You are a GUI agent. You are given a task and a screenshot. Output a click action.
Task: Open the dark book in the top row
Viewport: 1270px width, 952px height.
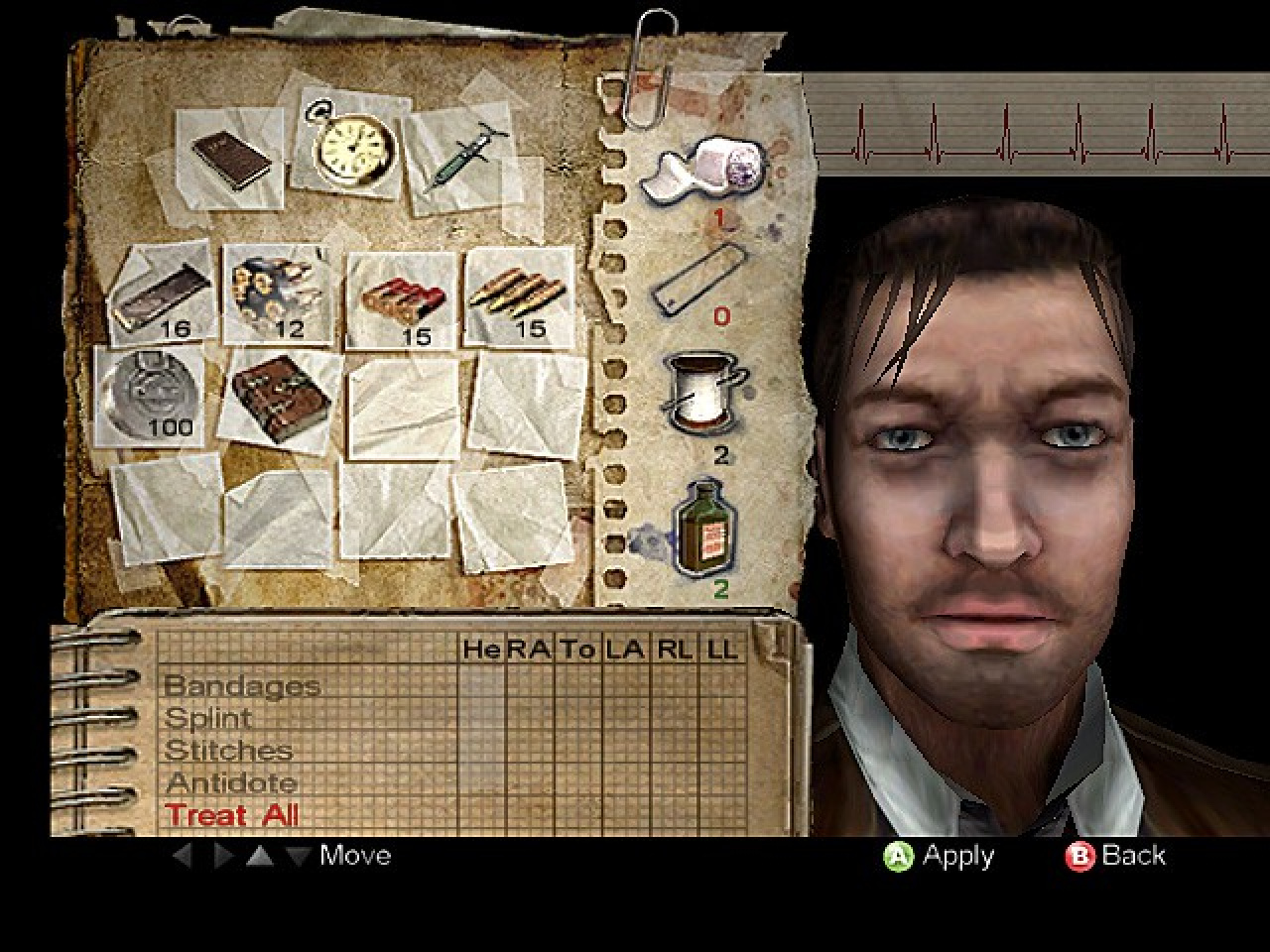(230, 157)
